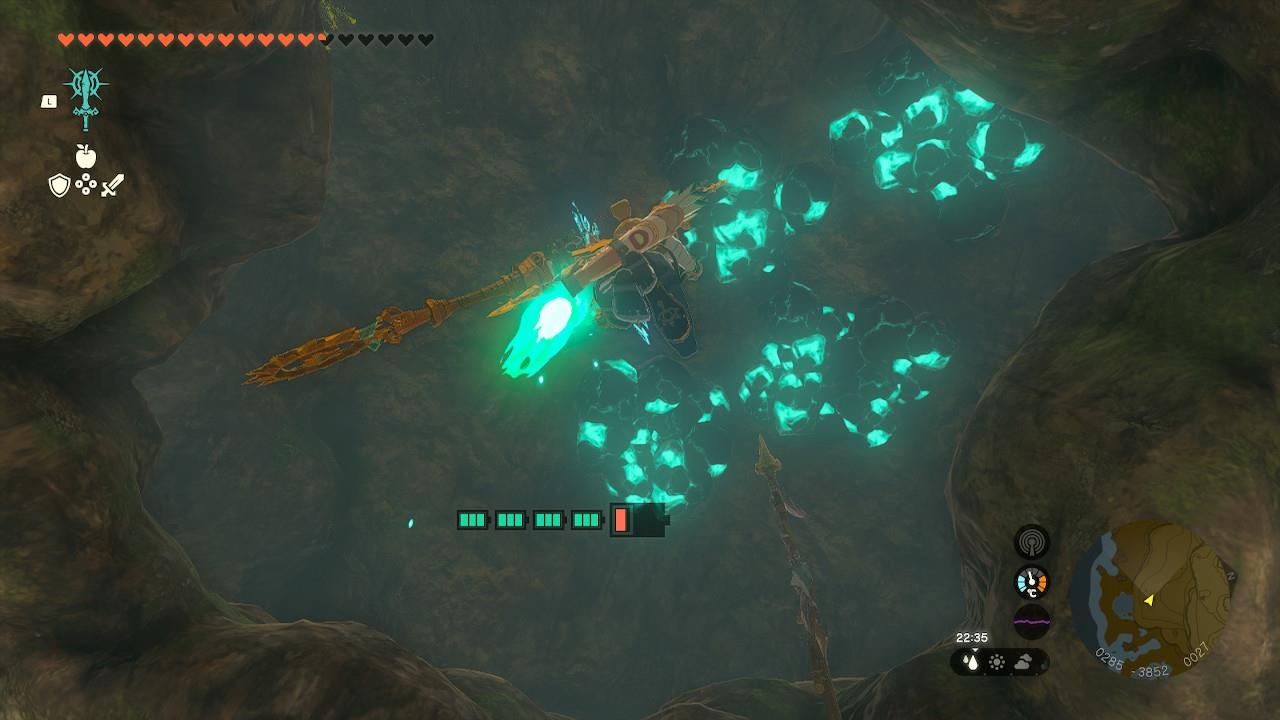Choose the shield quick-select icon
Viewport: 1280px width, 720px height.
[59, 185]
